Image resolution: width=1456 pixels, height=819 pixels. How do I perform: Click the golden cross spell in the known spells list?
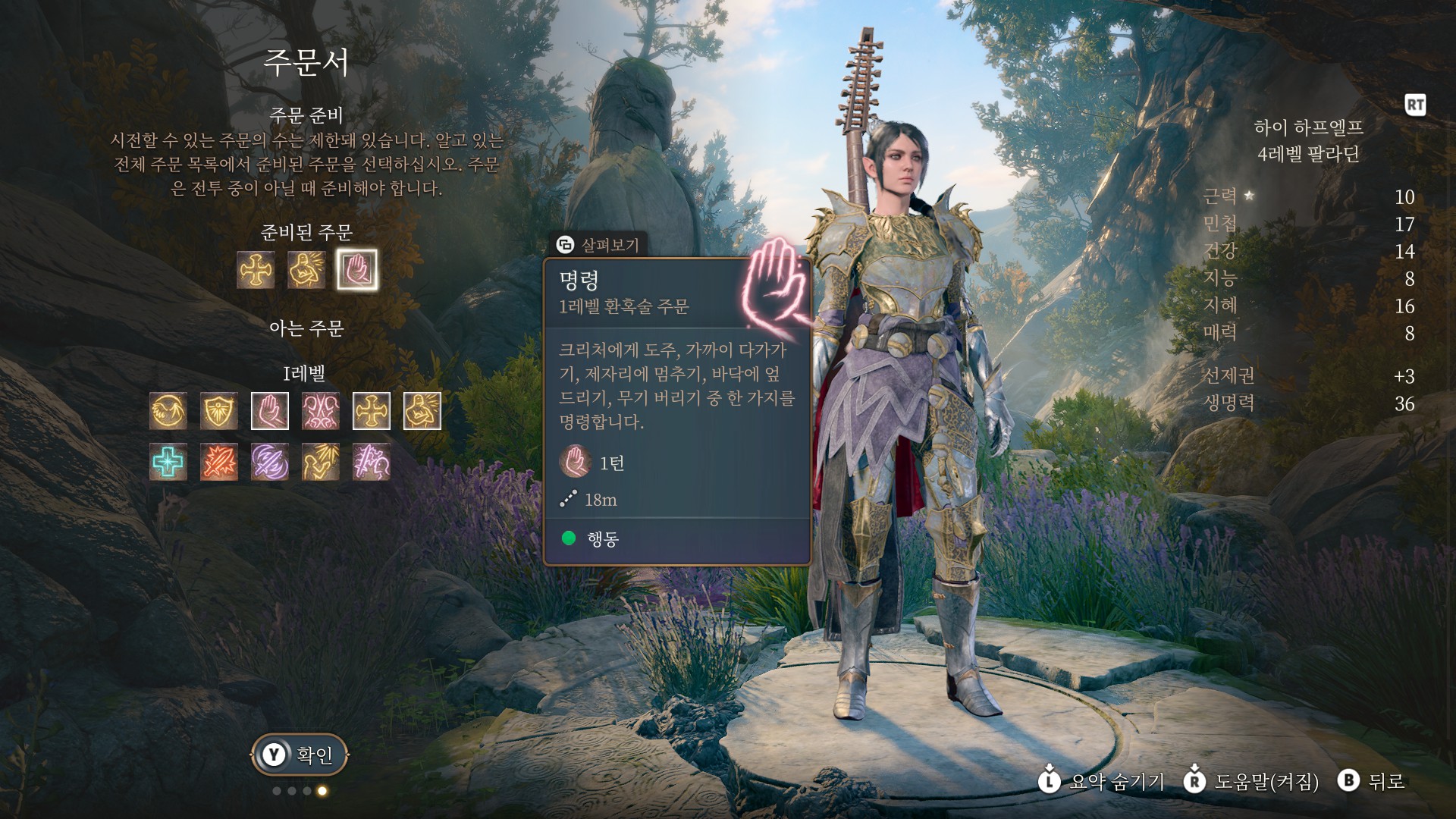pos(372,411)
